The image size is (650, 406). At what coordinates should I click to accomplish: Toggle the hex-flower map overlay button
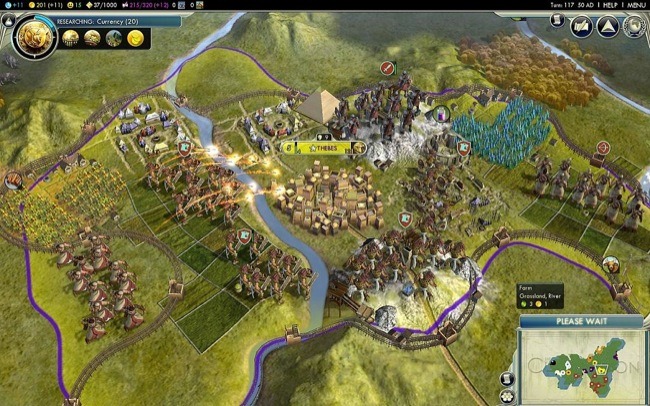pos(508,396)
